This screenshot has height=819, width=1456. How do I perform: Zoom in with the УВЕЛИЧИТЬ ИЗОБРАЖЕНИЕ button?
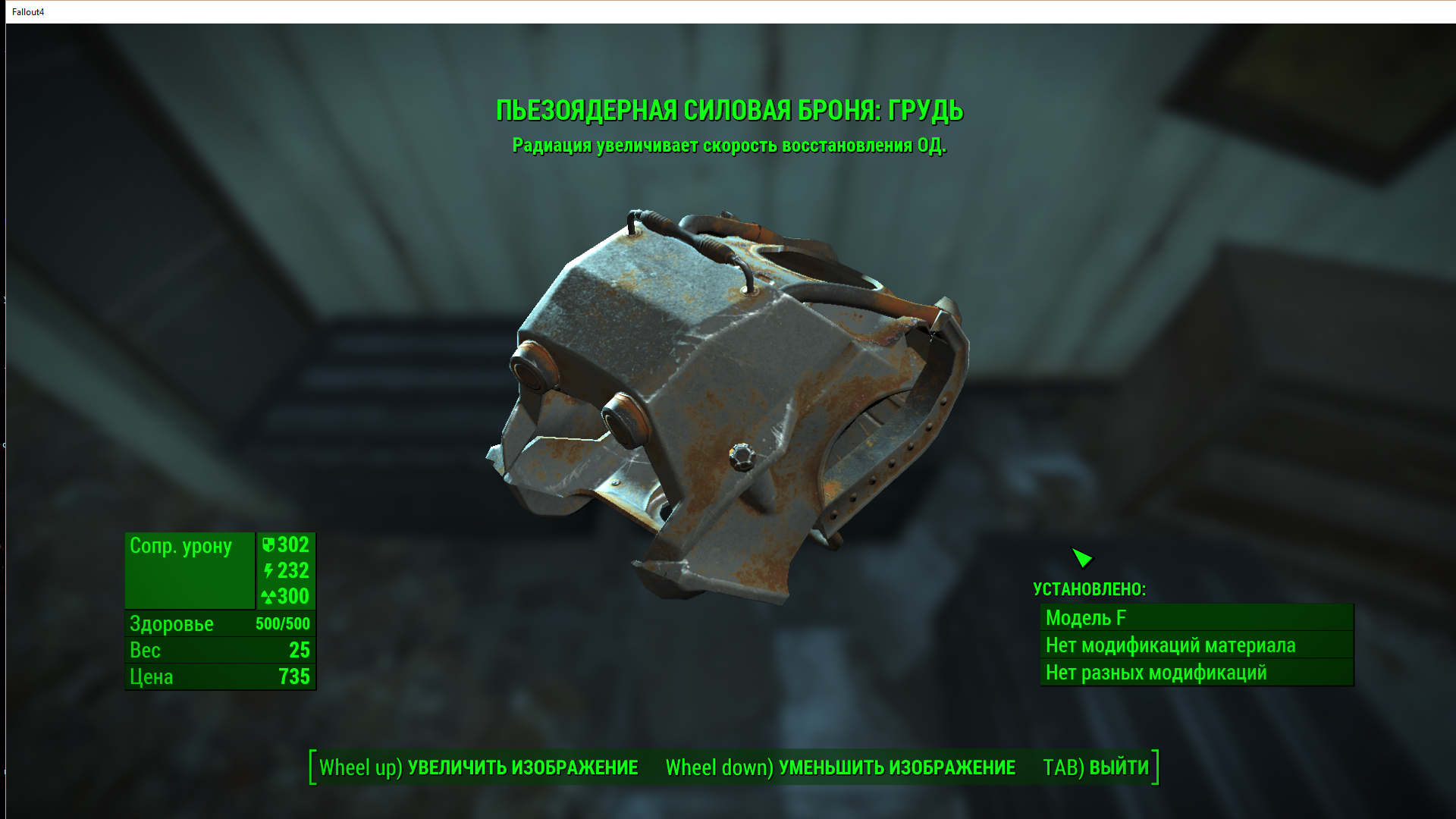pos(479,767)
